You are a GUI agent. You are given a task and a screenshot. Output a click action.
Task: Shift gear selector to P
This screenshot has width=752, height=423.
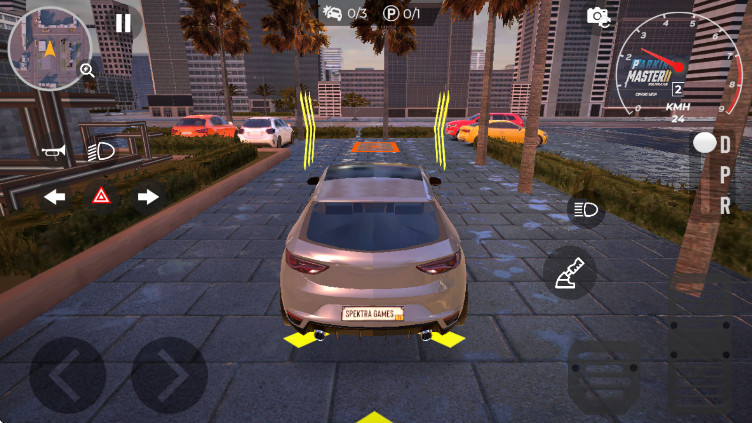tap(725, 175)
